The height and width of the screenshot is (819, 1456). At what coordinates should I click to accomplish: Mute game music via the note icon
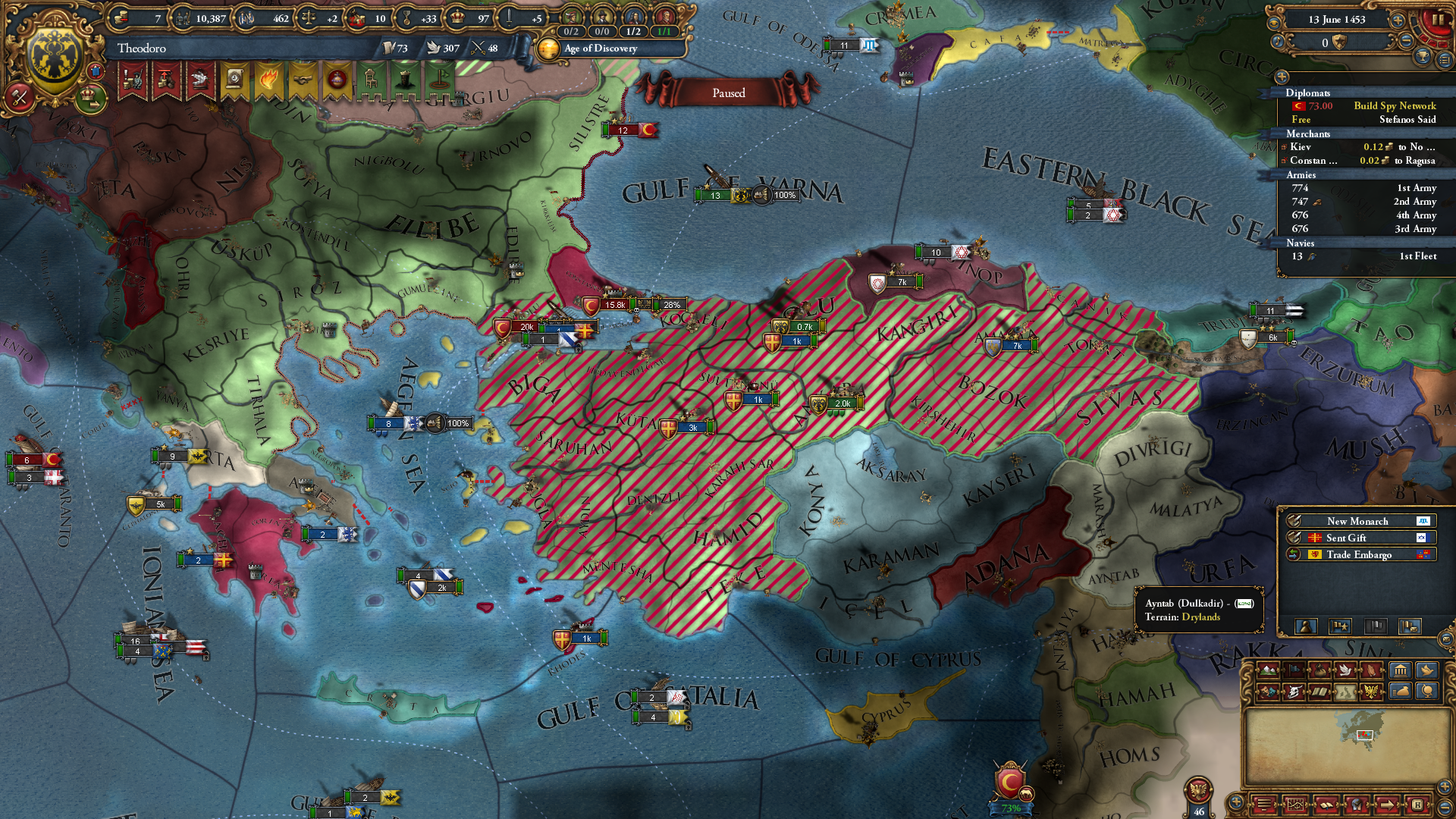tap(1278, 42)
